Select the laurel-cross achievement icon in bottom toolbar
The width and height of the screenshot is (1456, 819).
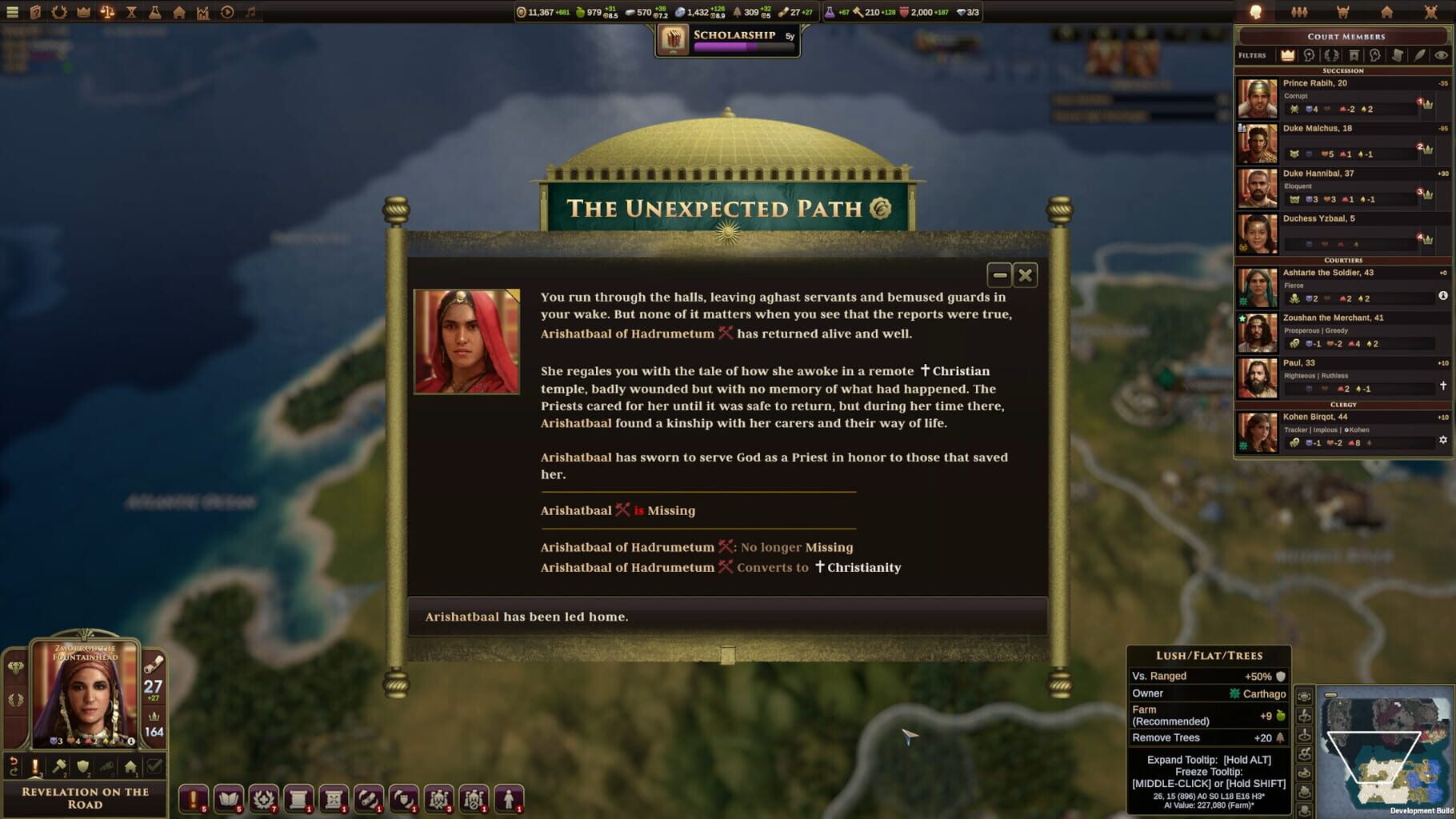[x=265, y=798]
